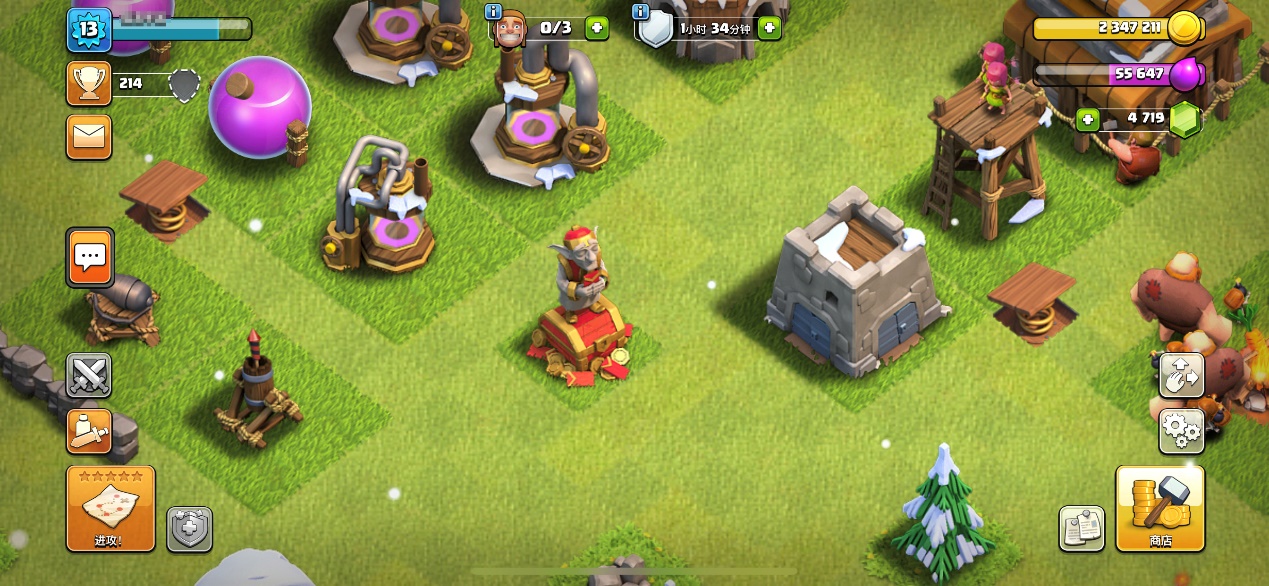Open the mail inbox envelope
This screenshot has width=1269, height=586.
tap(89, 136)
